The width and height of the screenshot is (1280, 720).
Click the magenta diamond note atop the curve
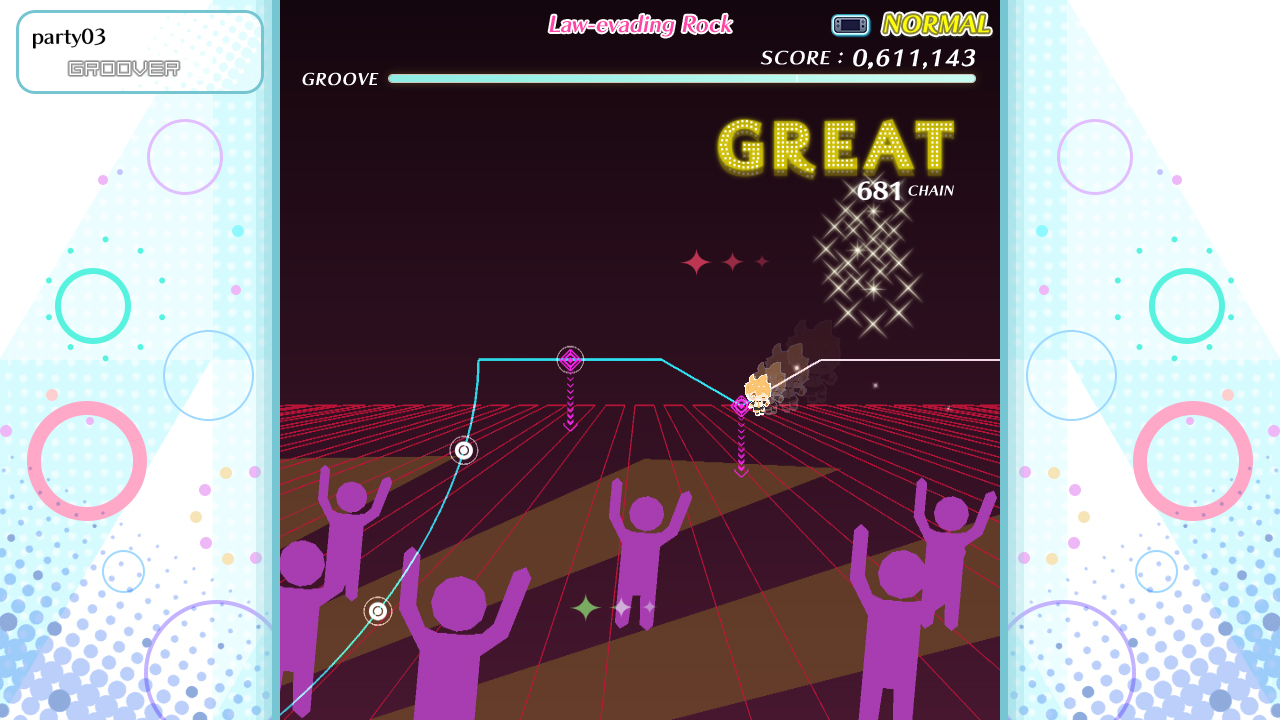[569, 360]
